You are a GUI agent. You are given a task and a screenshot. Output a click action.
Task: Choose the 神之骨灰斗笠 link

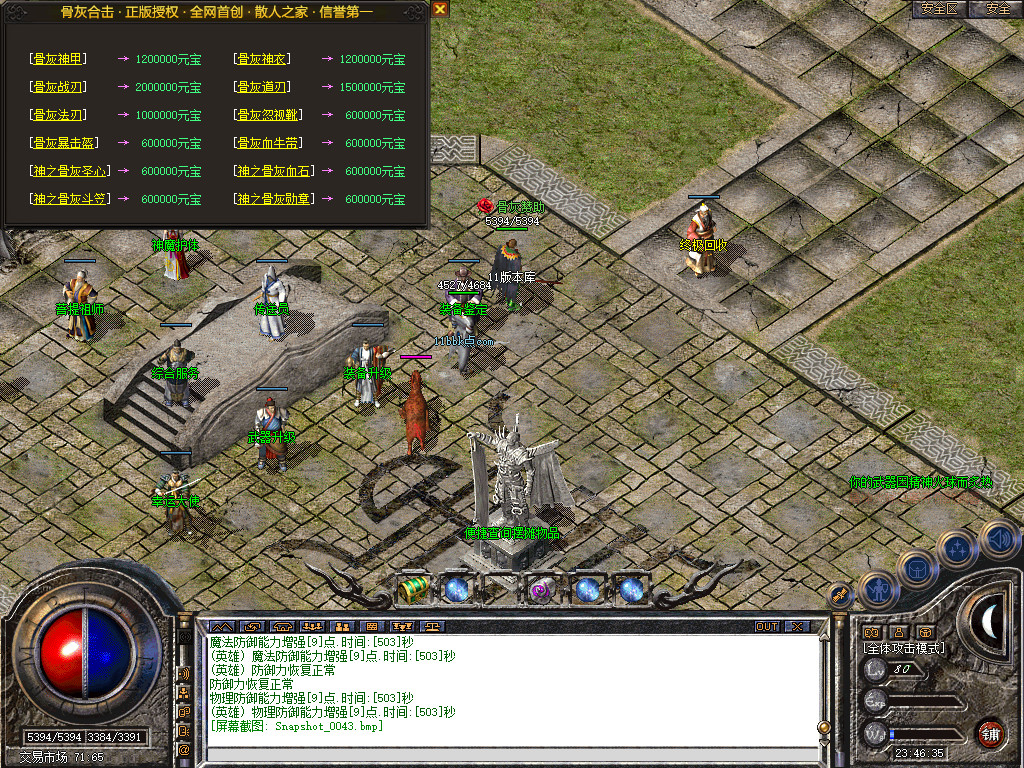(x=70, y=199)
